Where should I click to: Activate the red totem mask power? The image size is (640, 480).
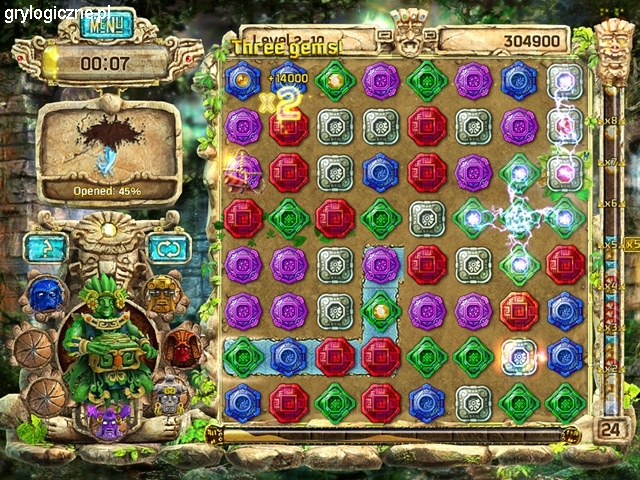point(182,345)
